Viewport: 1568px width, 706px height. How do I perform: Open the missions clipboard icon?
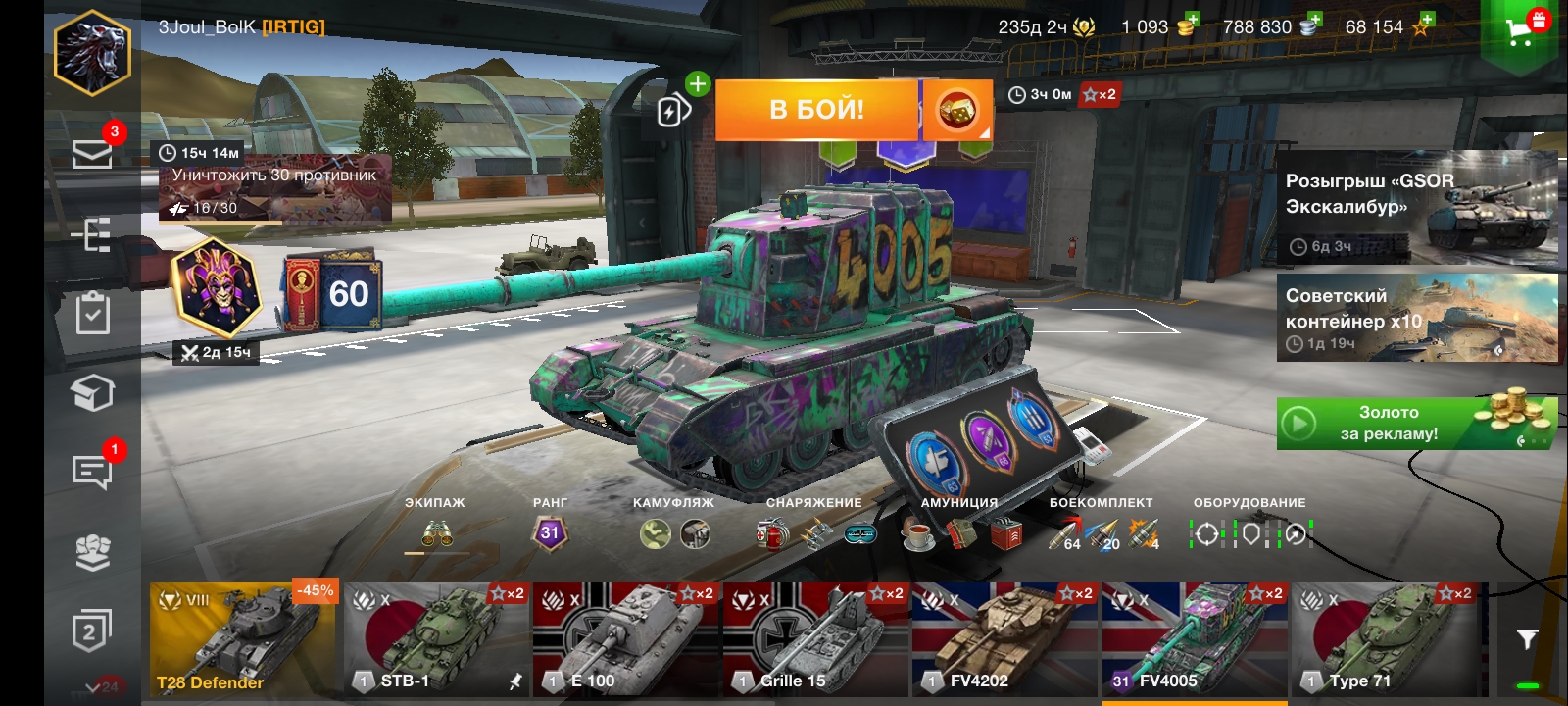click(x=92, y=314)
